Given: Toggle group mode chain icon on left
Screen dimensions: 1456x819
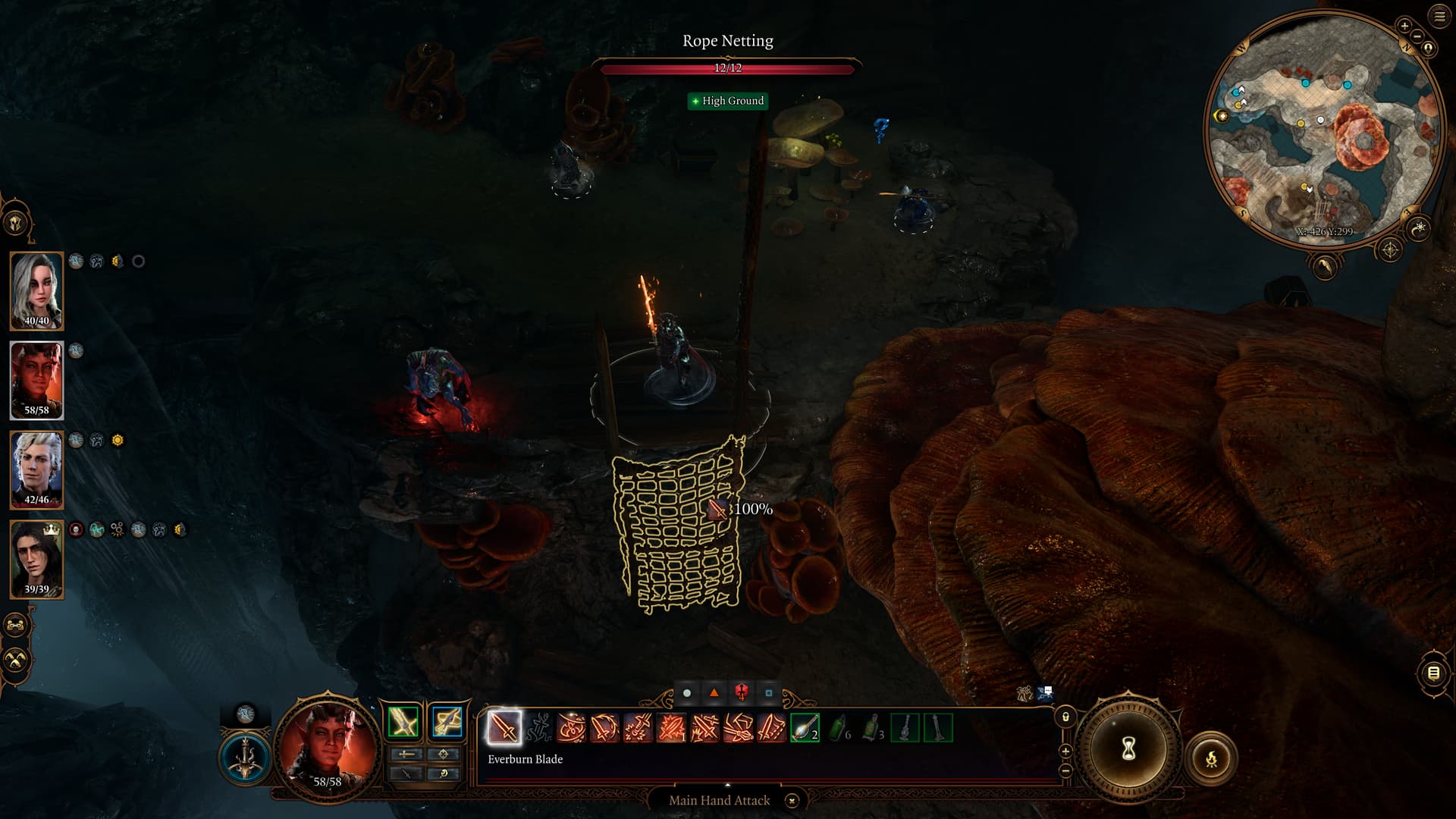Looking at the screenshot, I should 16,626.
